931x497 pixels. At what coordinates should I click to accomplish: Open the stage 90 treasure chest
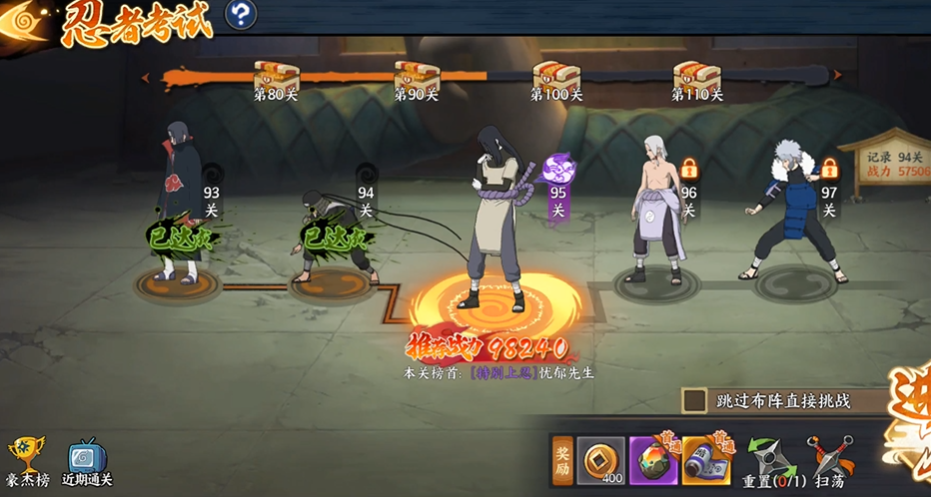[414, 76]
